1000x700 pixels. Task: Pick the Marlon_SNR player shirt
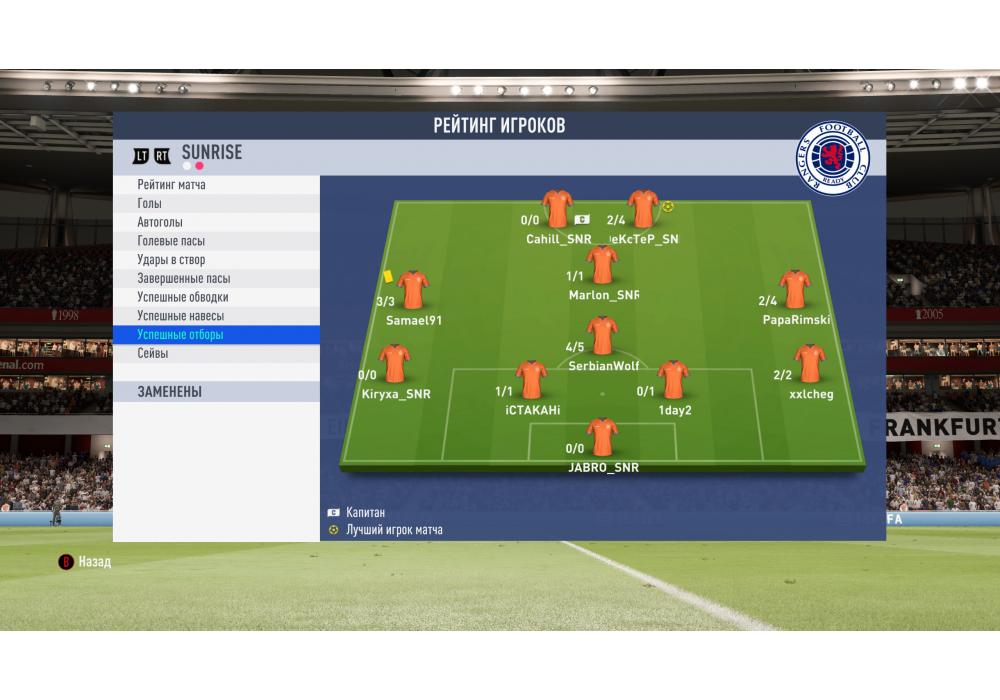(x=602, y=265)
